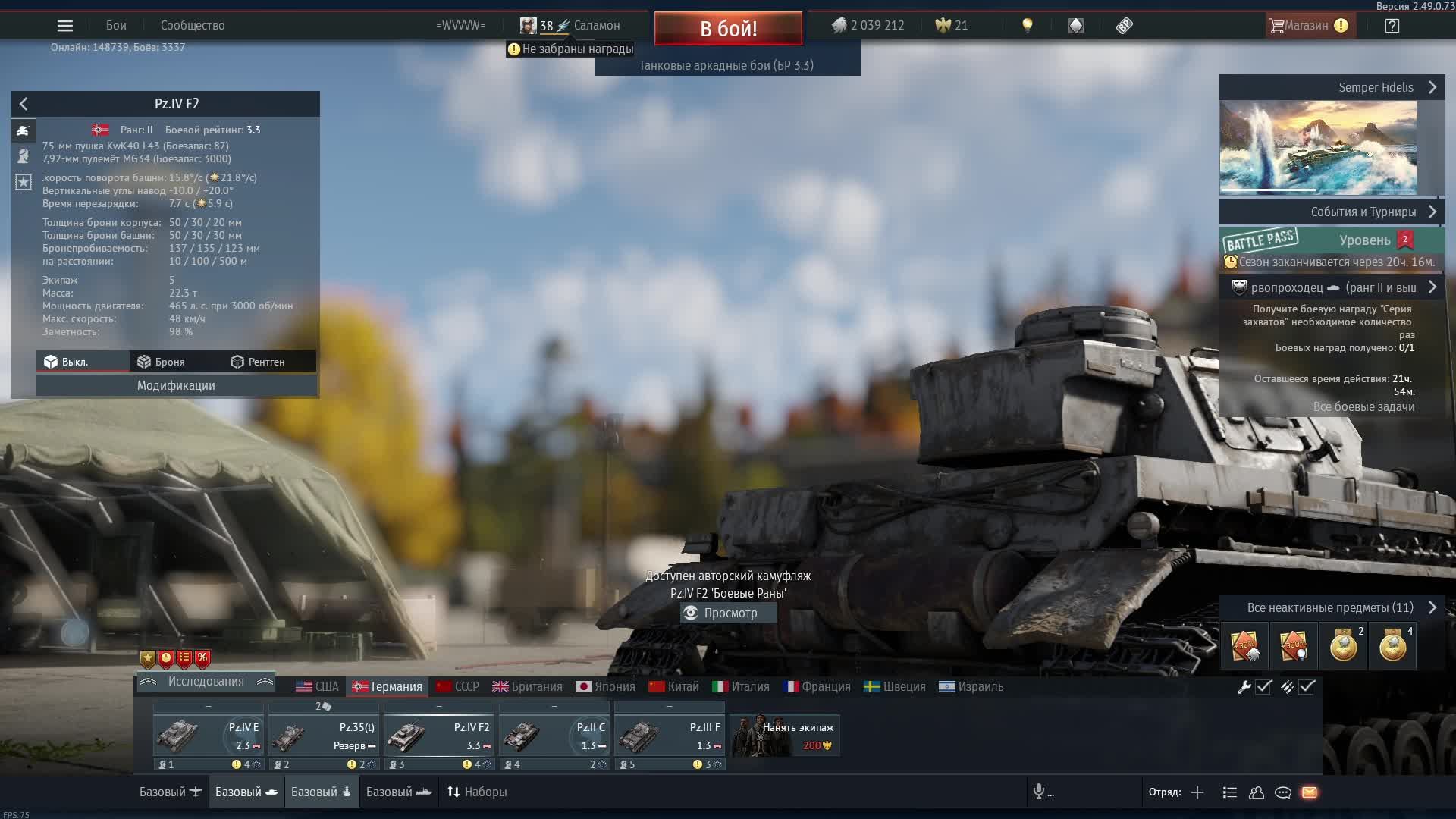1456x819 pixels.
Task: Preview the camouflage with Просмотр
Action: pyautogui.click(x=728, y=613)
